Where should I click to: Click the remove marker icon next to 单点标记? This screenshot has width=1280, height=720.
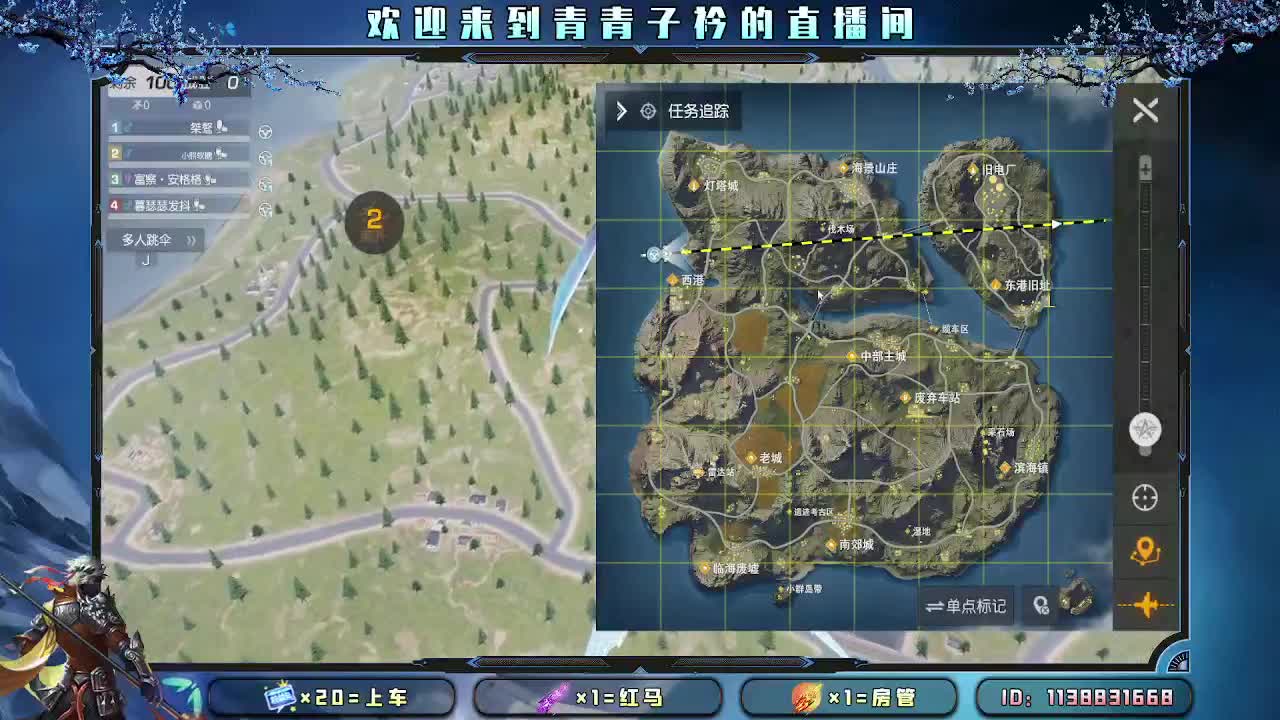[x=1040, y=606]
